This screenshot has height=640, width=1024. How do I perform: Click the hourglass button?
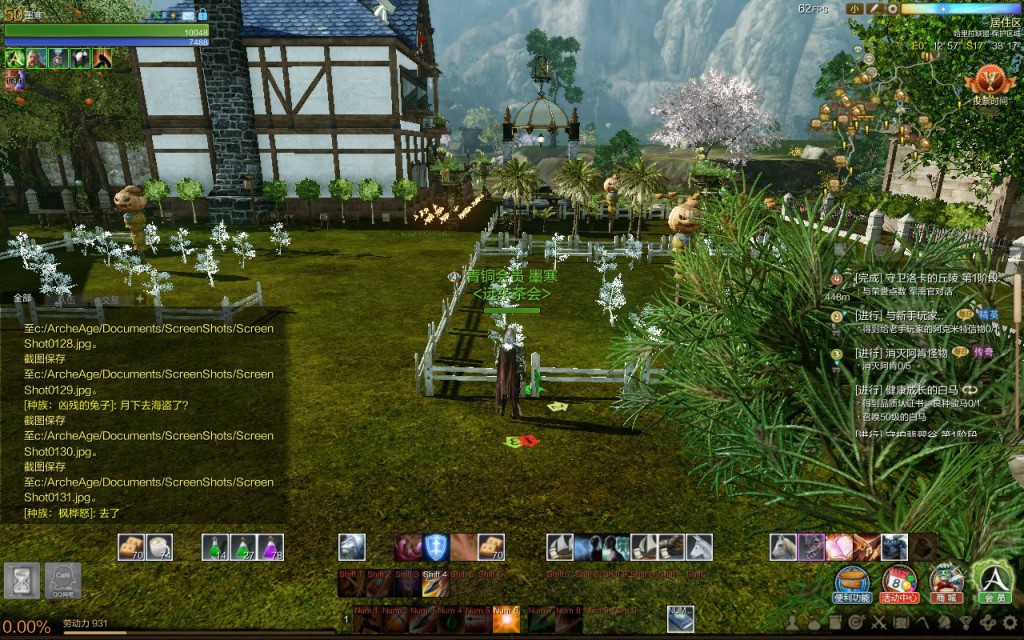[x=21, y=580]
